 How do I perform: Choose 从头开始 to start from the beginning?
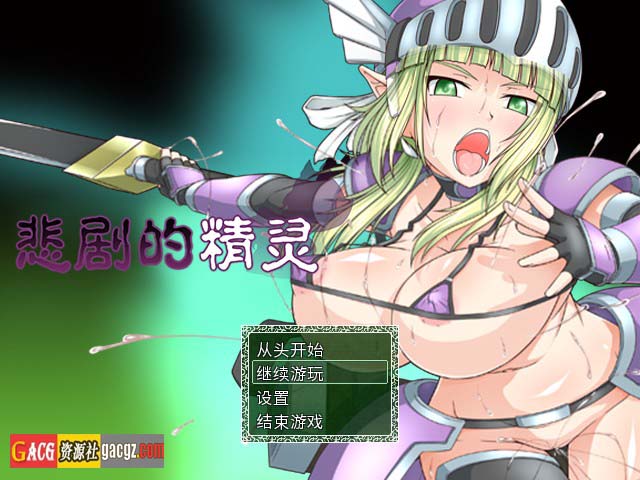pyautogui.click(x=290, y=350)
